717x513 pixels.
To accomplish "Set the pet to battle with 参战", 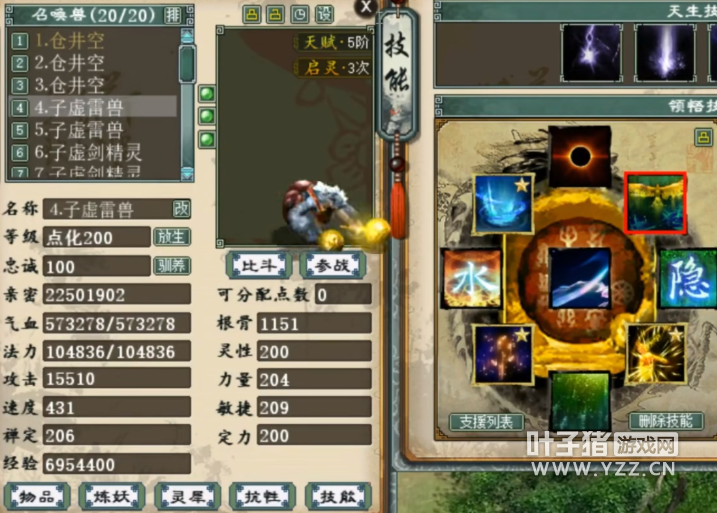I will pyautogui.click(x=332, y=265).
